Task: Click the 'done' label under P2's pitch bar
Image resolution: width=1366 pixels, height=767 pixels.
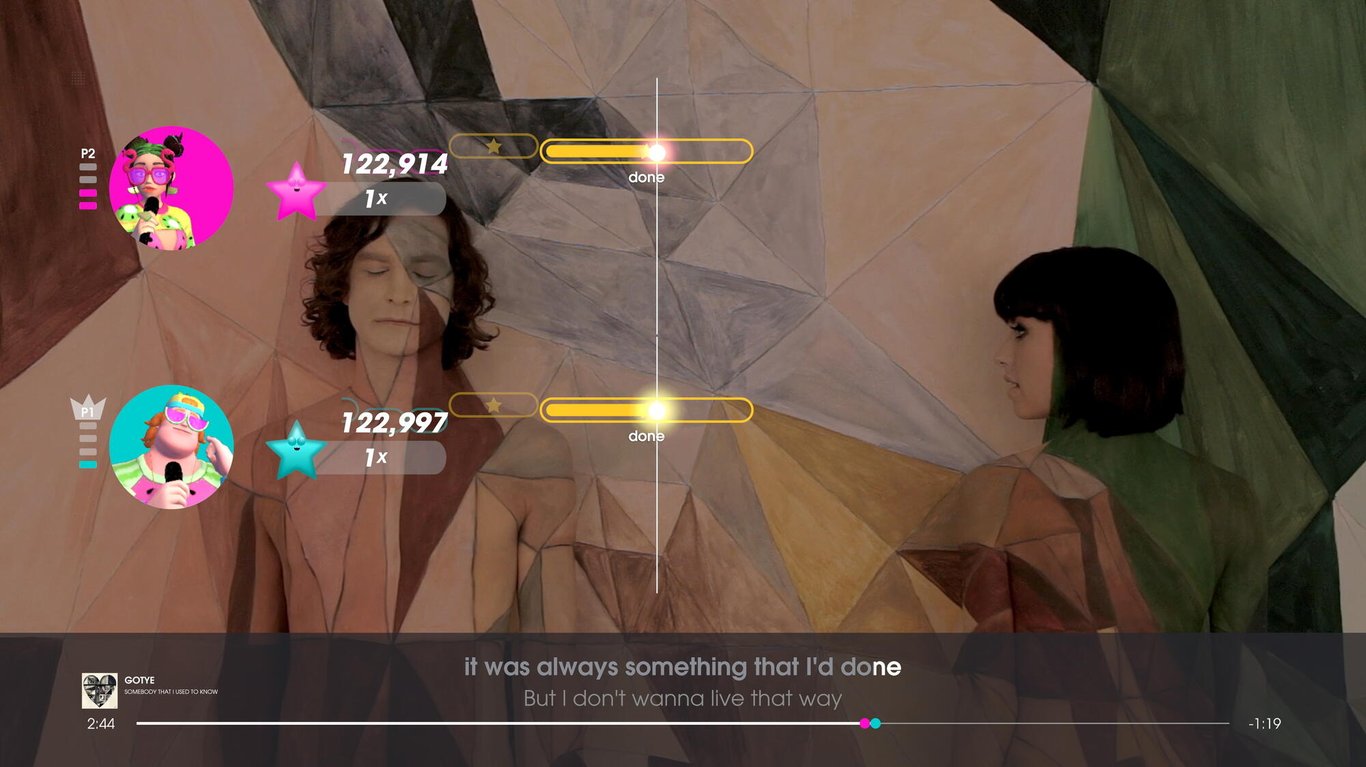Action: [646, 176]
